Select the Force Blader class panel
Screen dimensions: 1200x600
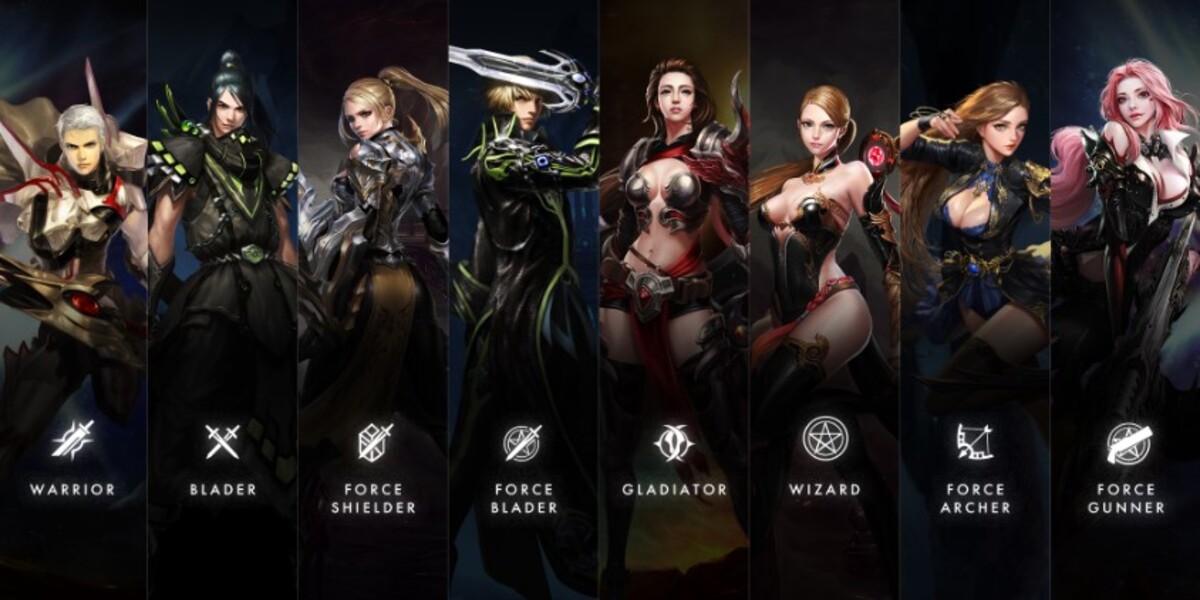pyautogui.click(x=523, y=300)
